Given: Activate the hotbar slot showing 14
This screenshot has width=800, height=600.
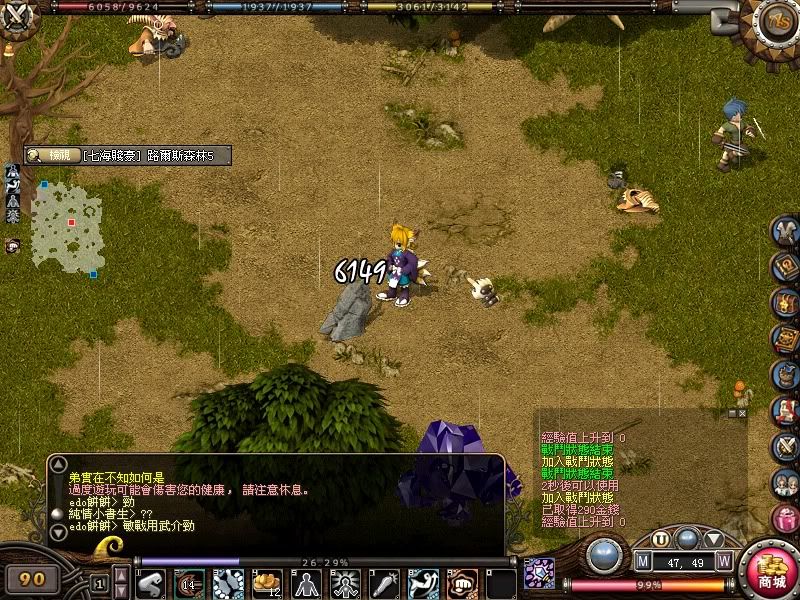Looking at the screenshot, I should coord(189,583).
